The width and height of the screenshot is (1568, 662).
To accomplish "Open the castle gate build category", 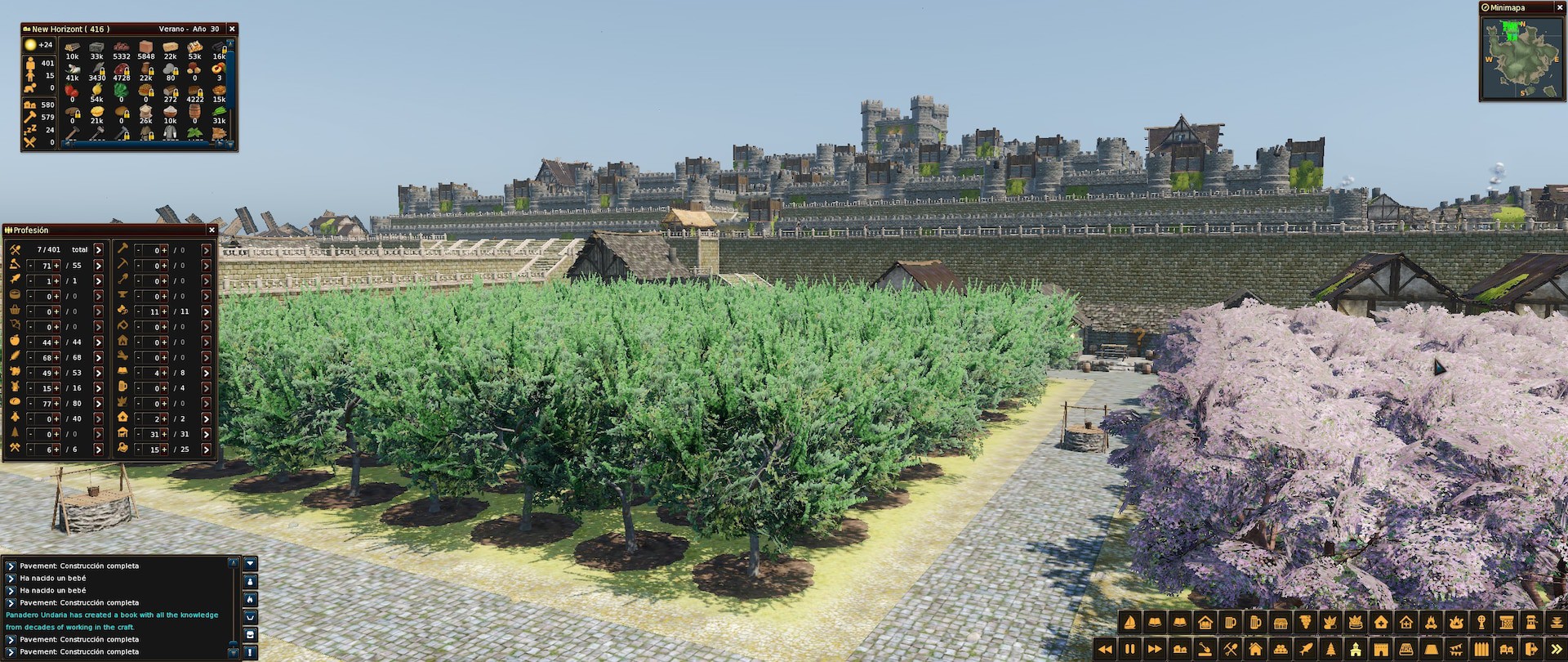I will coord(1381,649).
